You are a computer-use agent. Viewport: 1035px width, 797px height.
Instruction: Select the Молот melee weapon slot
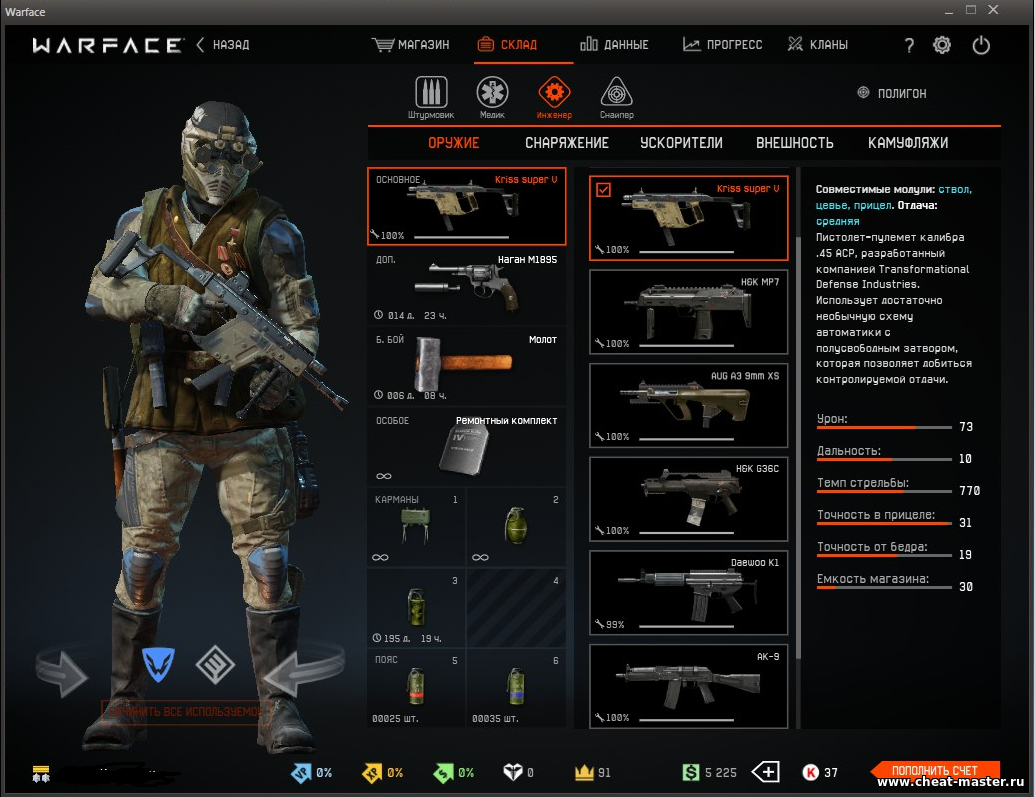(466, 366)
